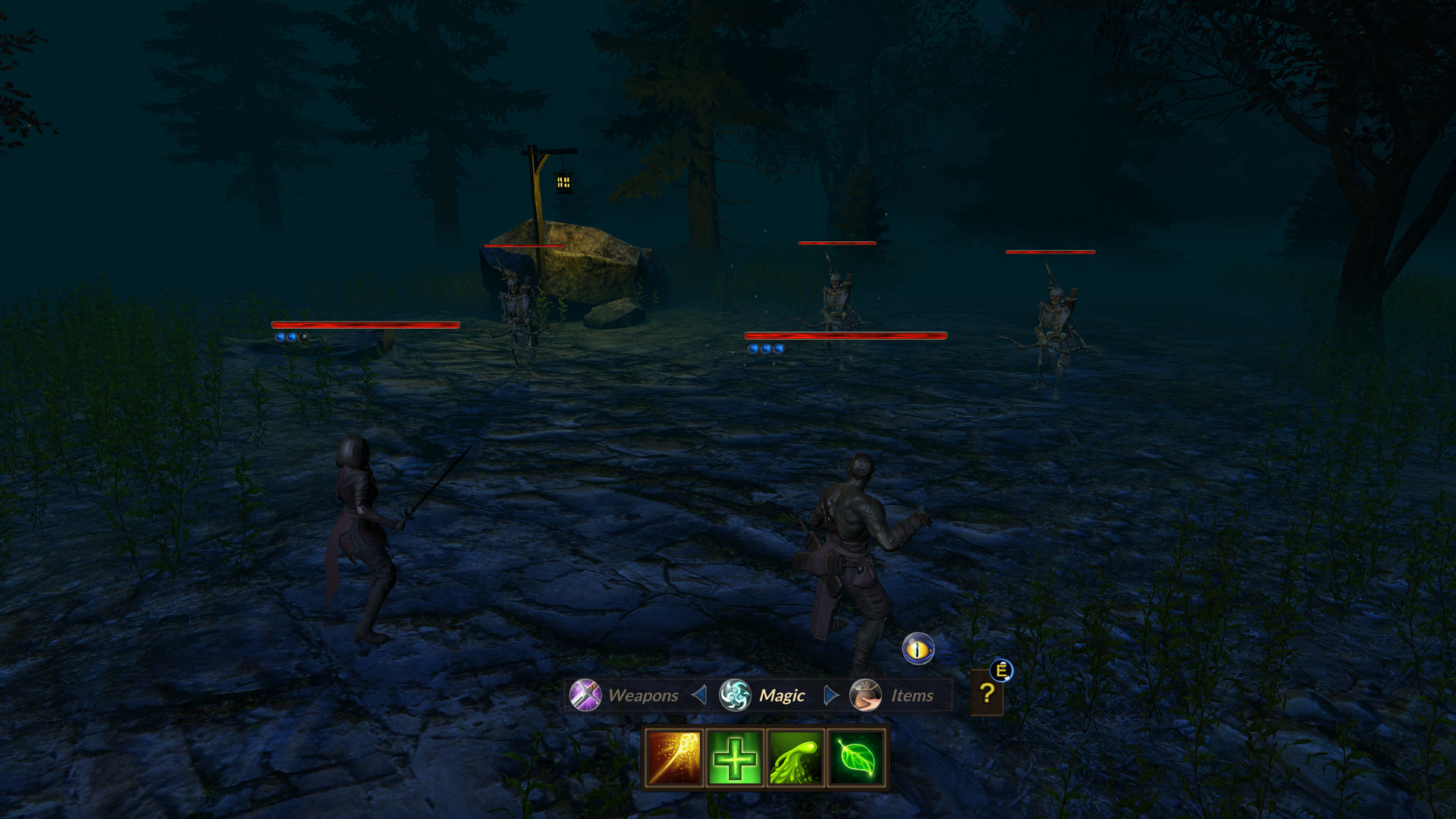
Task: Click the Magic swirl emblem
Action: click(x=734, y=694)
